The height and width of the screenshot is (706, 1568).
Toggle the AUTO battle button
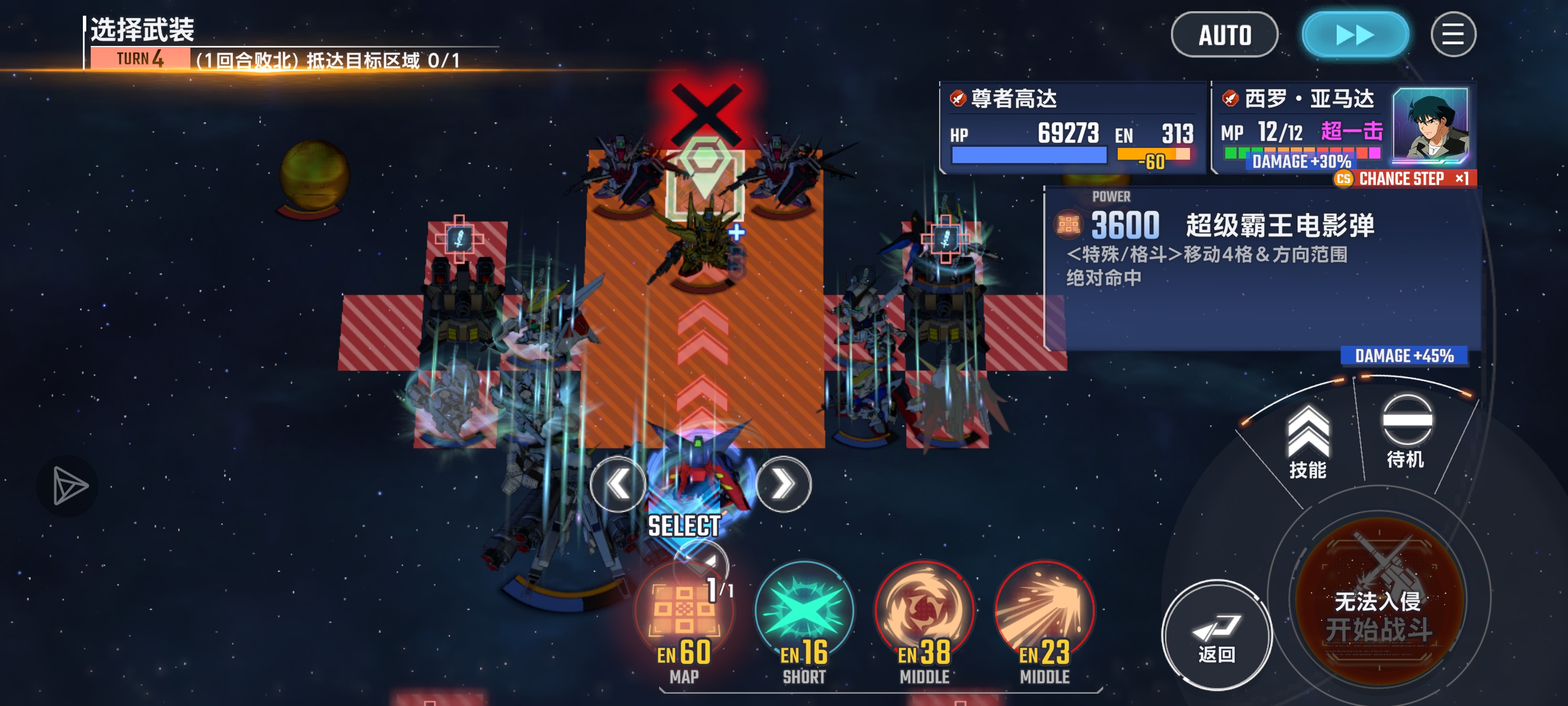(1224, 35)
